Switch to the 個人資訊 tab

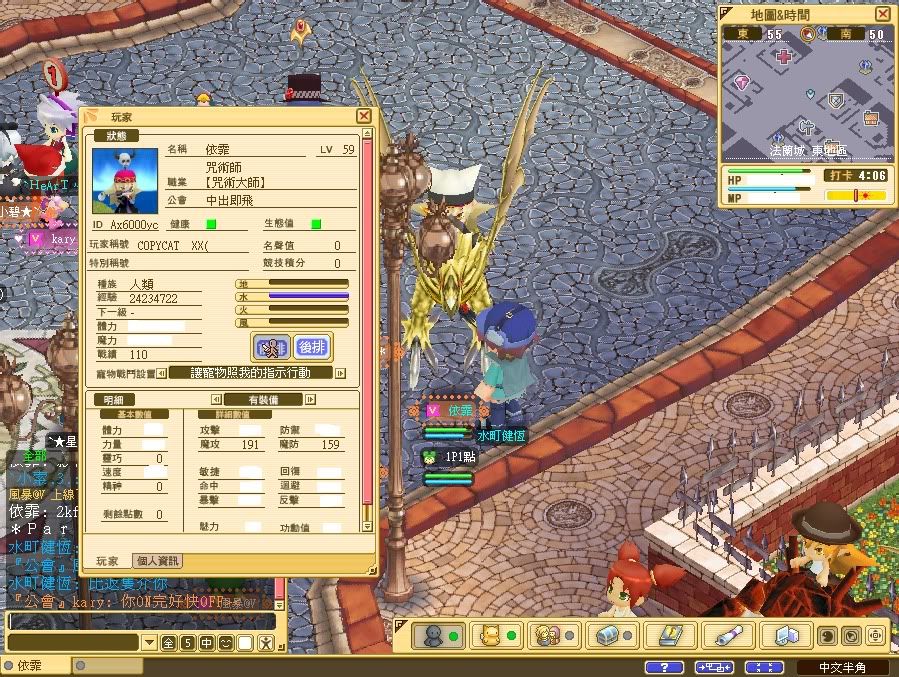(x=157, y=561)
